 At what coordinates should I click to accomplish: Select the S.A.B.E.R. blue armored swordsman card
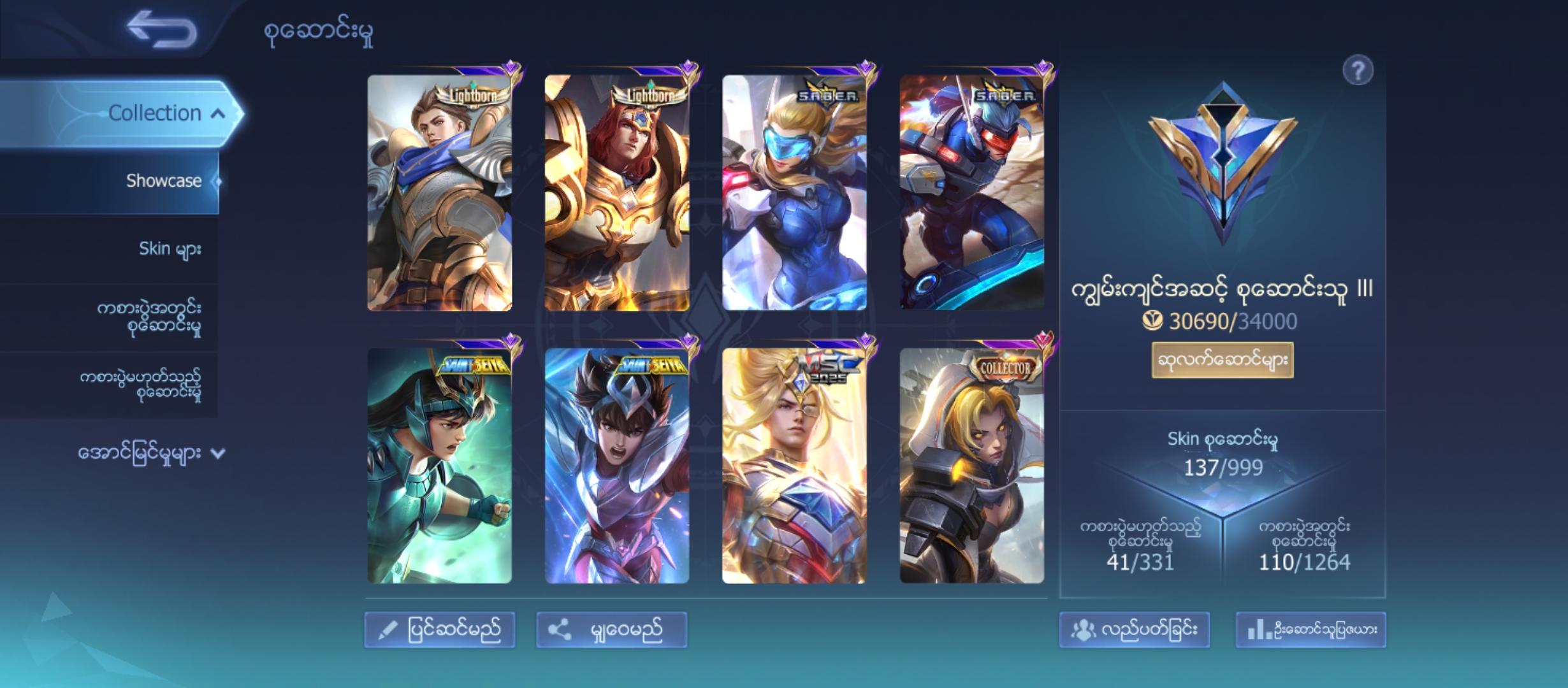click(971, 193)
